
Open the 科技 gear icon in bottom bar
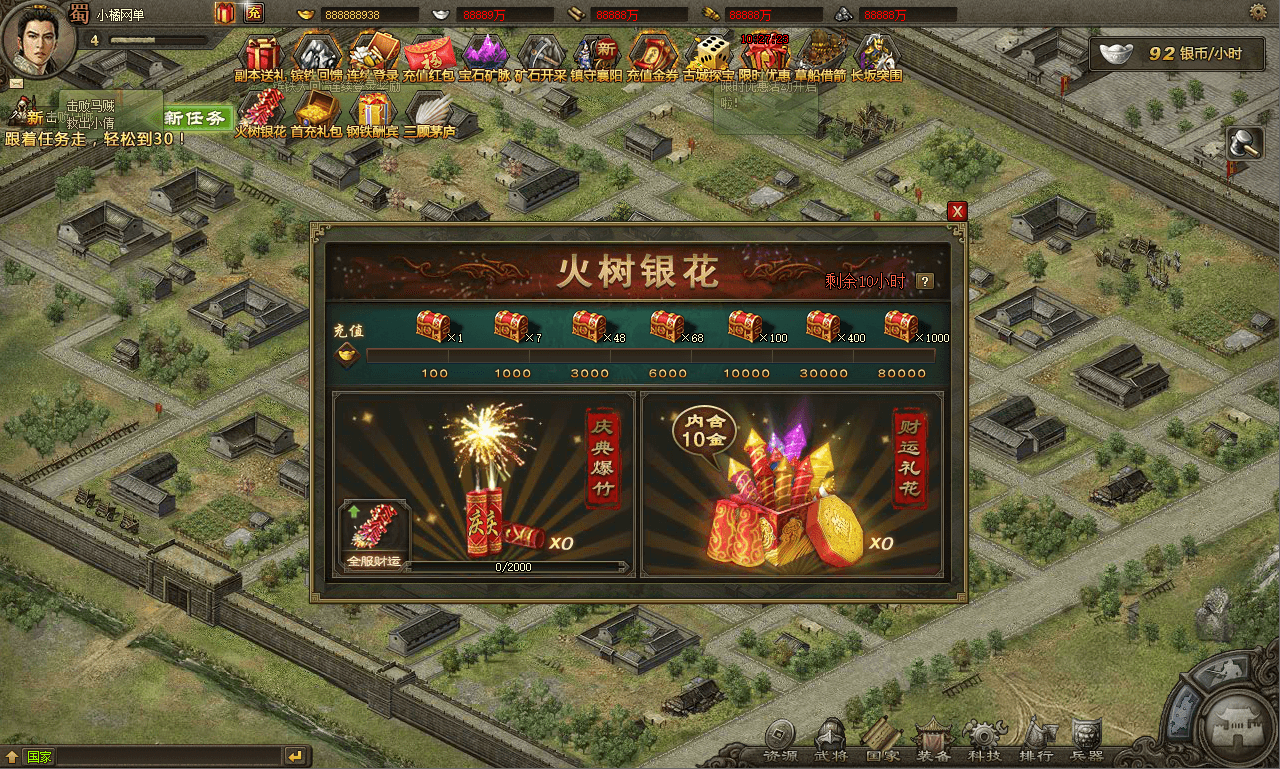[x=982, y=735]
